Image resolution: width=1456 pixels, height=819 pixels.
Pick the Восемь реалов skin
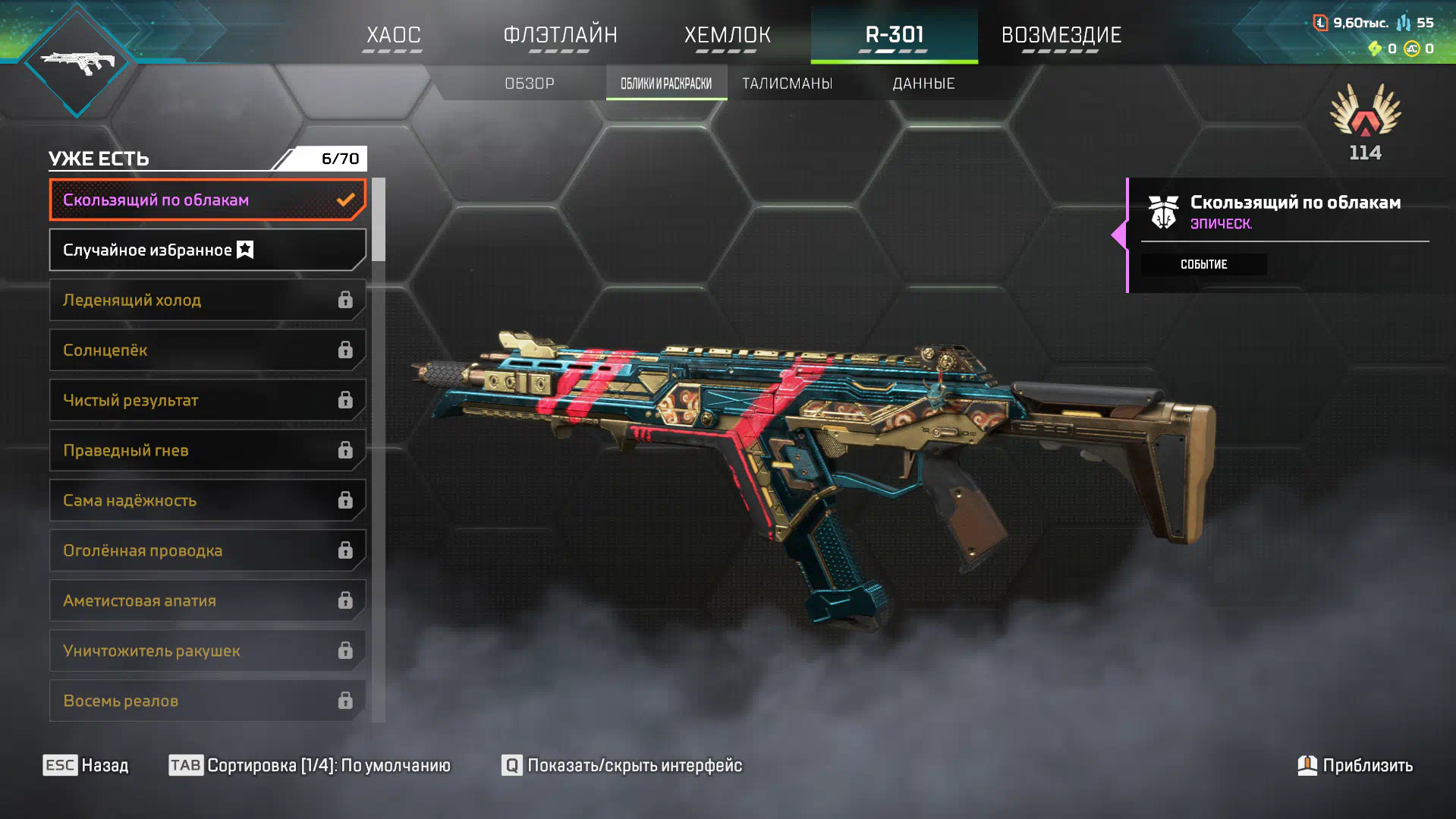[x=207, y=701]
